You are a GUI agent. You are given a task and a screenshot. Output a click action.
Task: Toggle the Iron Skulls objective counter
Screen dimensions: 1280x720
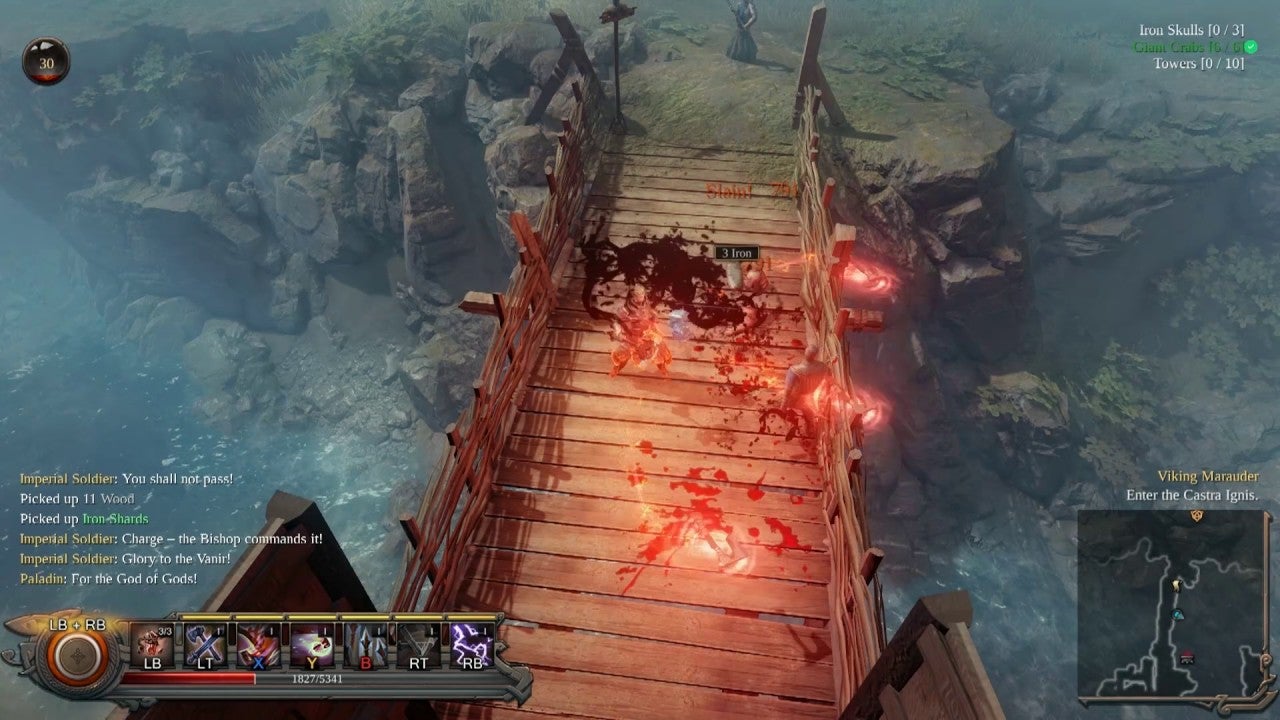point(1192,30)
